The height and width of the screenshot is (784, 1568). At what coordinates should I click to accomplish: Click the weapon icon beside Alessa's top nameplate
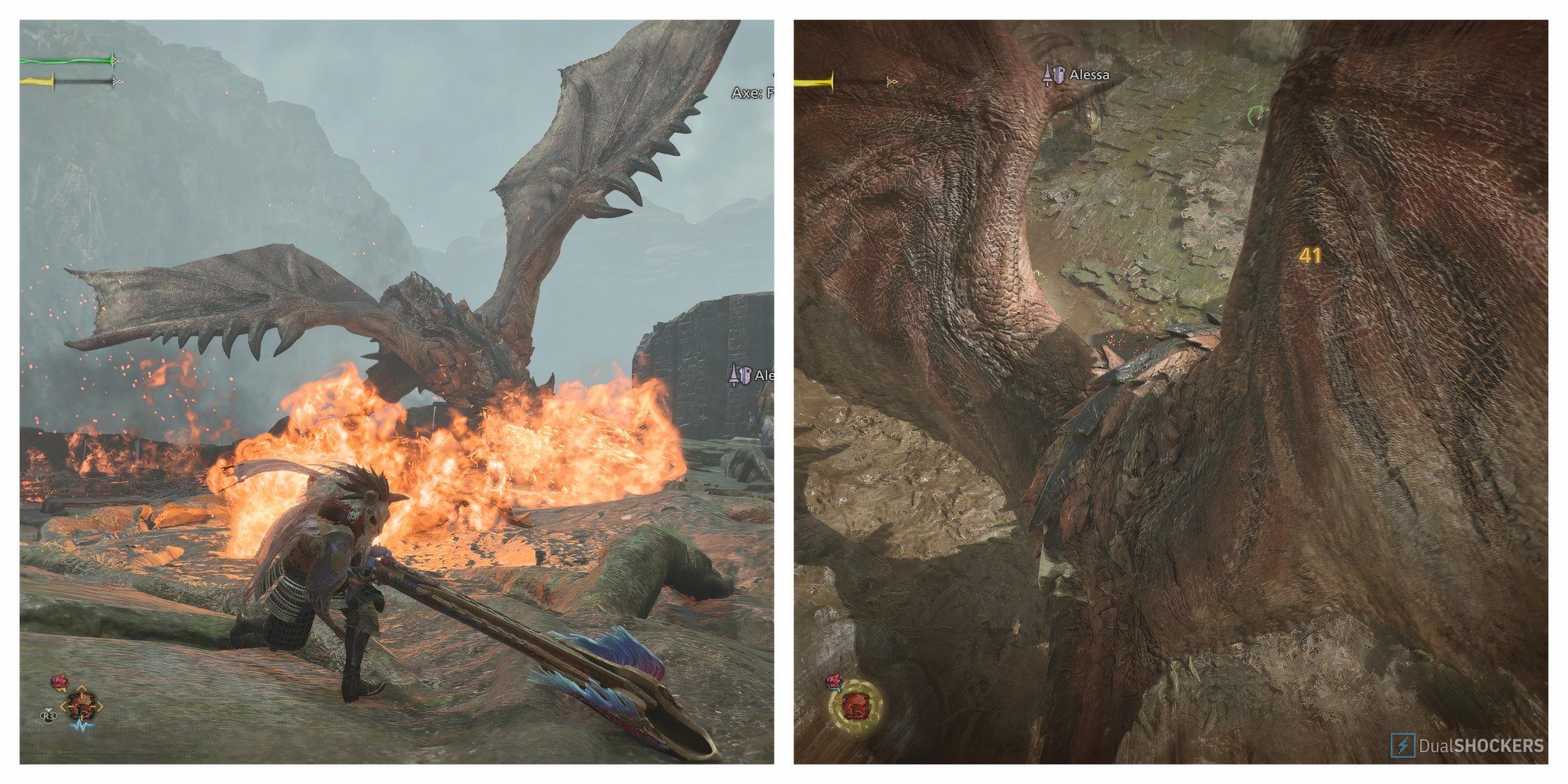coord(1048,74)
